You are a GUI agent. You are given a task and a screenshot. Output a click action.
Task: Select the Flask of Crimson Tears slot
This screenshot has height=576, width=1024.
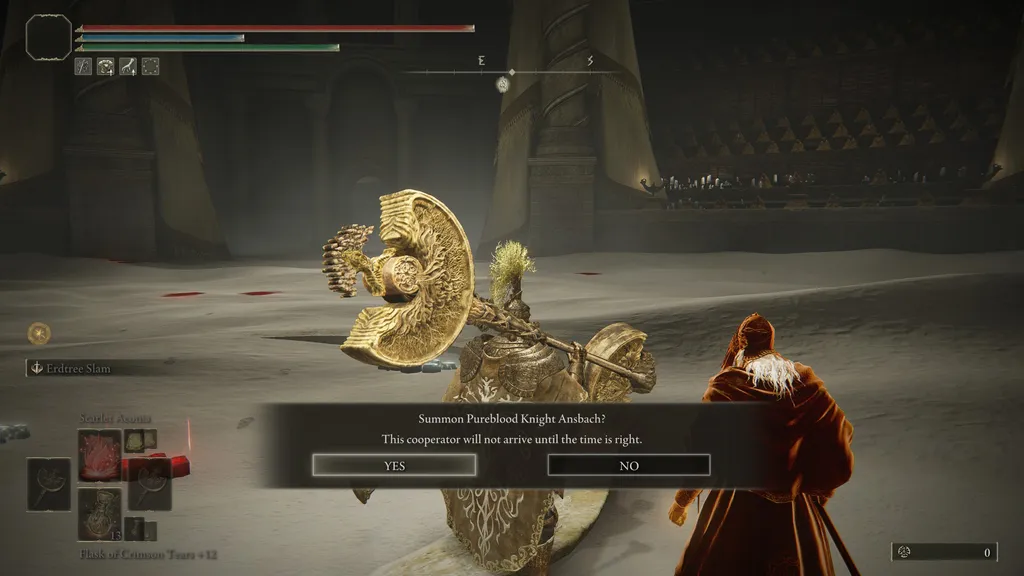[x=100, y=513]
